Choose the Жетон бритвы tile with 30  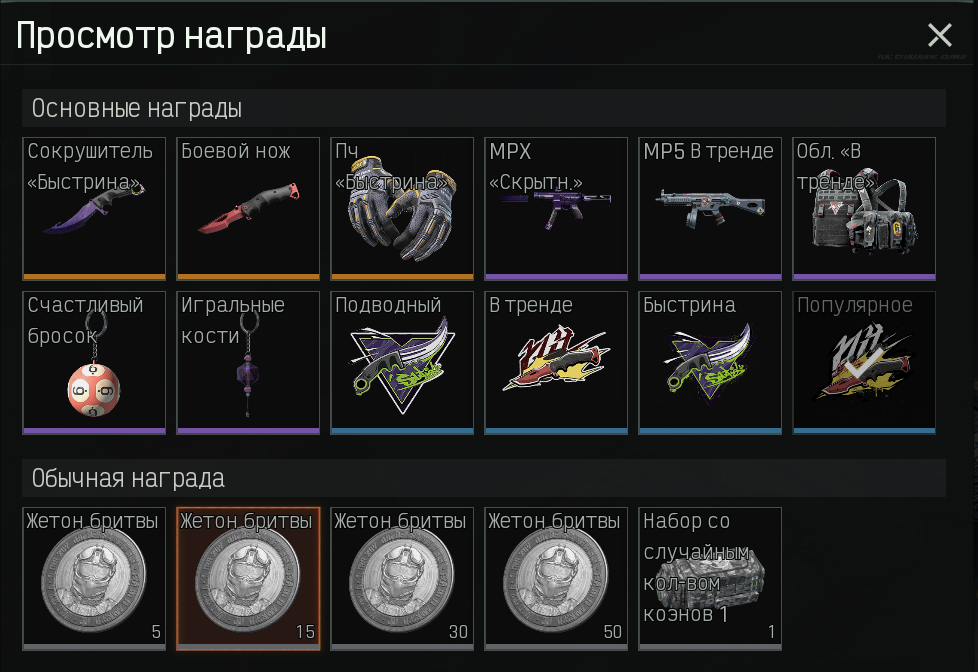(402, 578)
